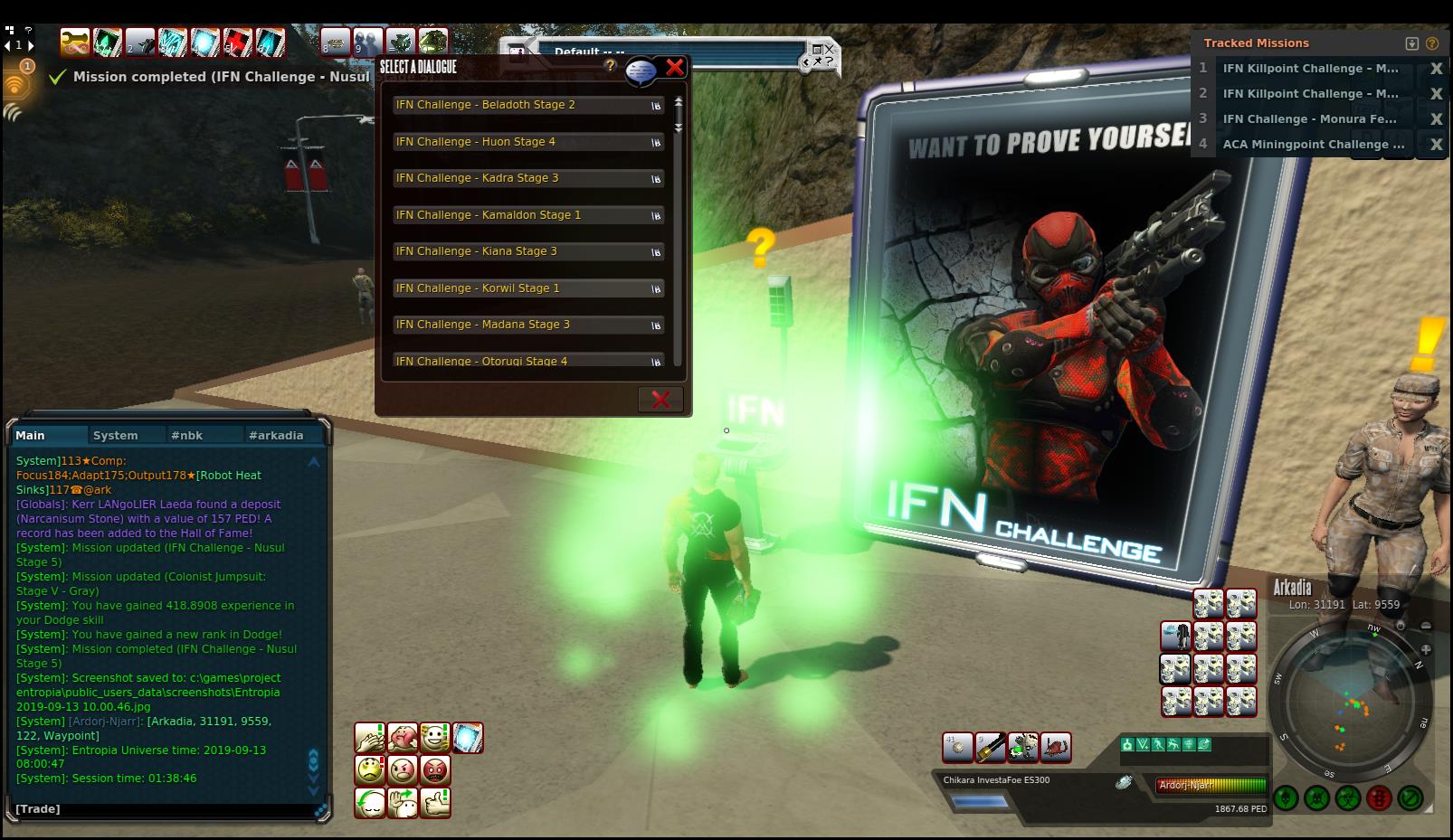Collapse the Tracked Missions panel

click(1411, 43)
